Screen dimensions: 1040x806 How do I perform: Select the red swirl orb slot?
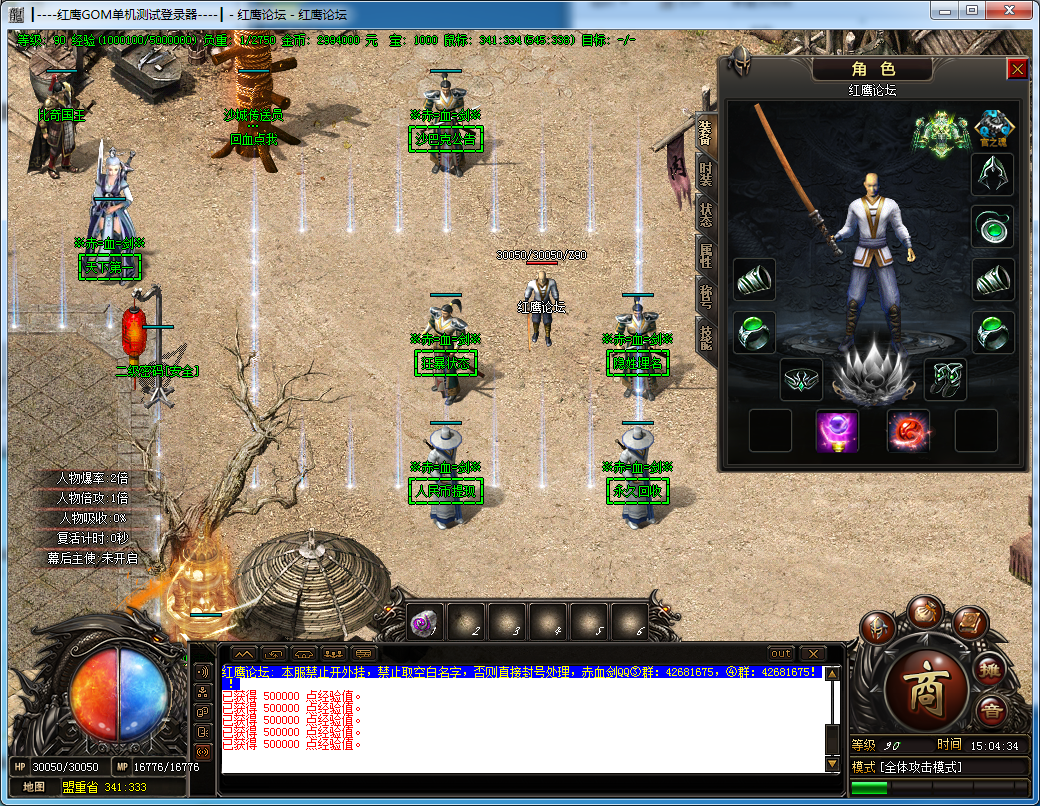[908, 431]
